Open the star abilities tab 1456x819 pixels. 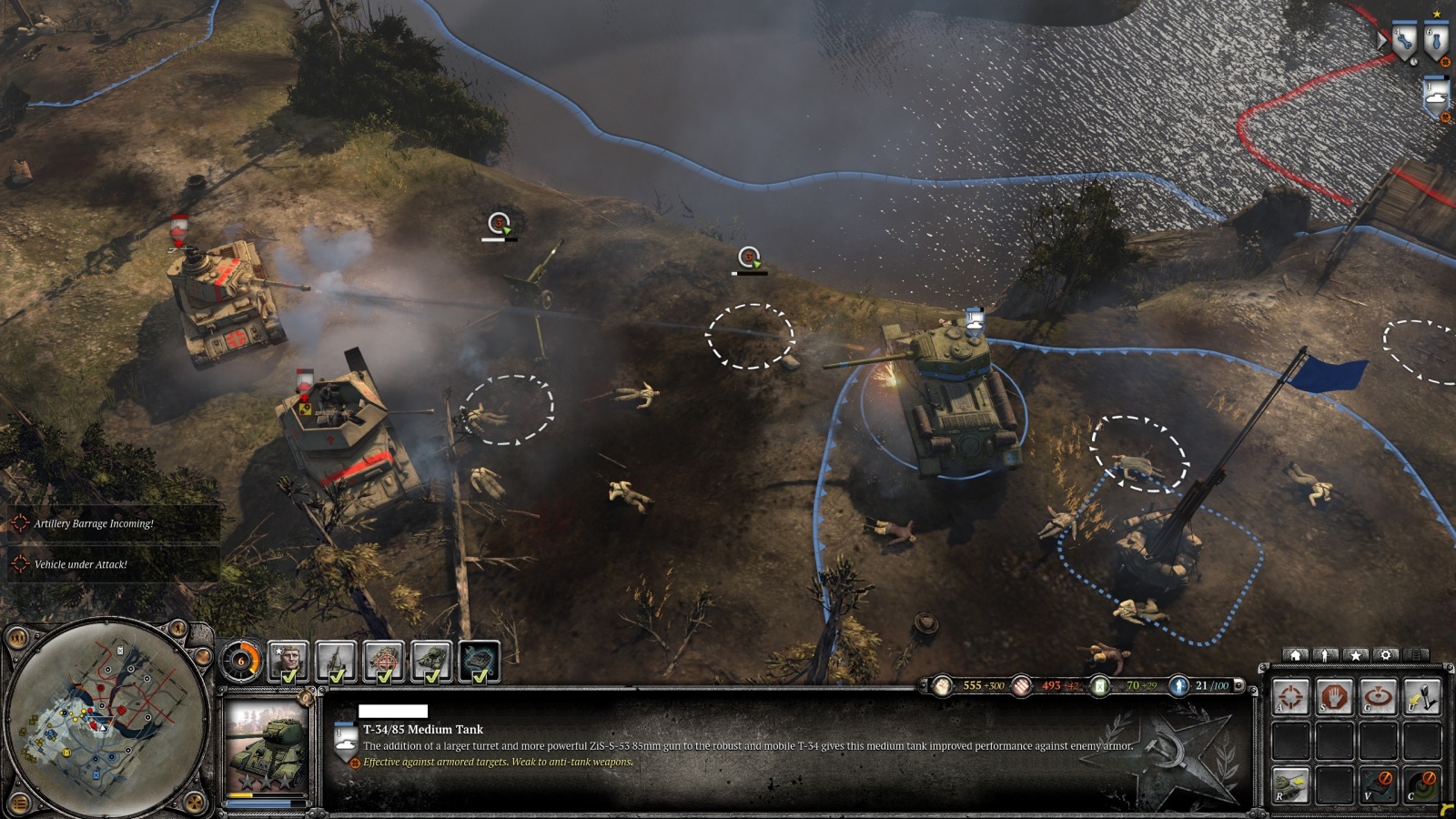point(1355,655)
